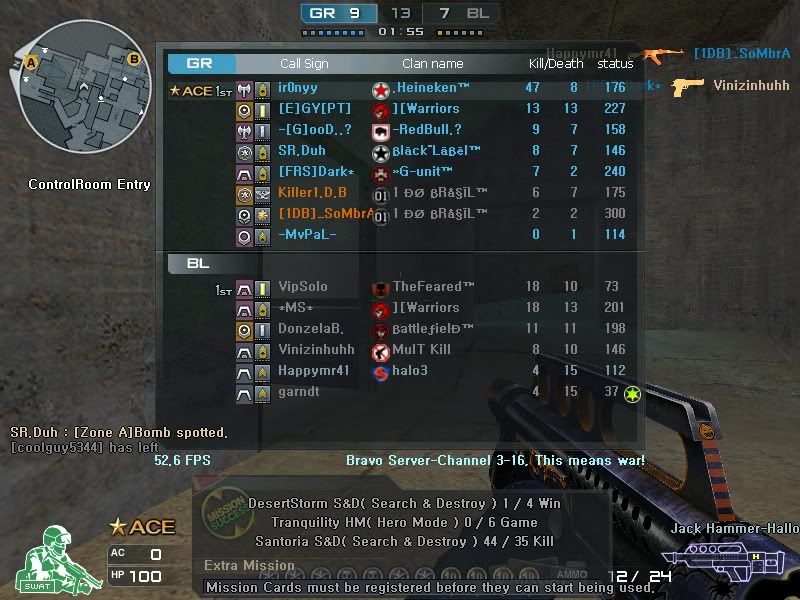This screenshot has height=600, width=800.
Task: Choose Killer1.D.B on the scoreboard
Action: [400, 193]
